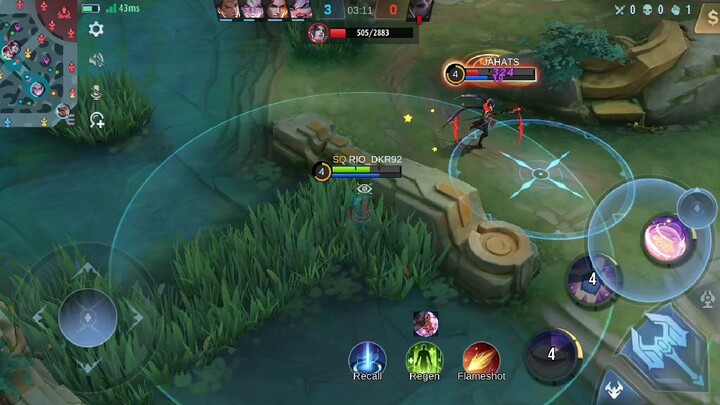The image size is (720, 405).
Task: Tap the attack-turret button beside basic attack
Action: tap(709, 297)
